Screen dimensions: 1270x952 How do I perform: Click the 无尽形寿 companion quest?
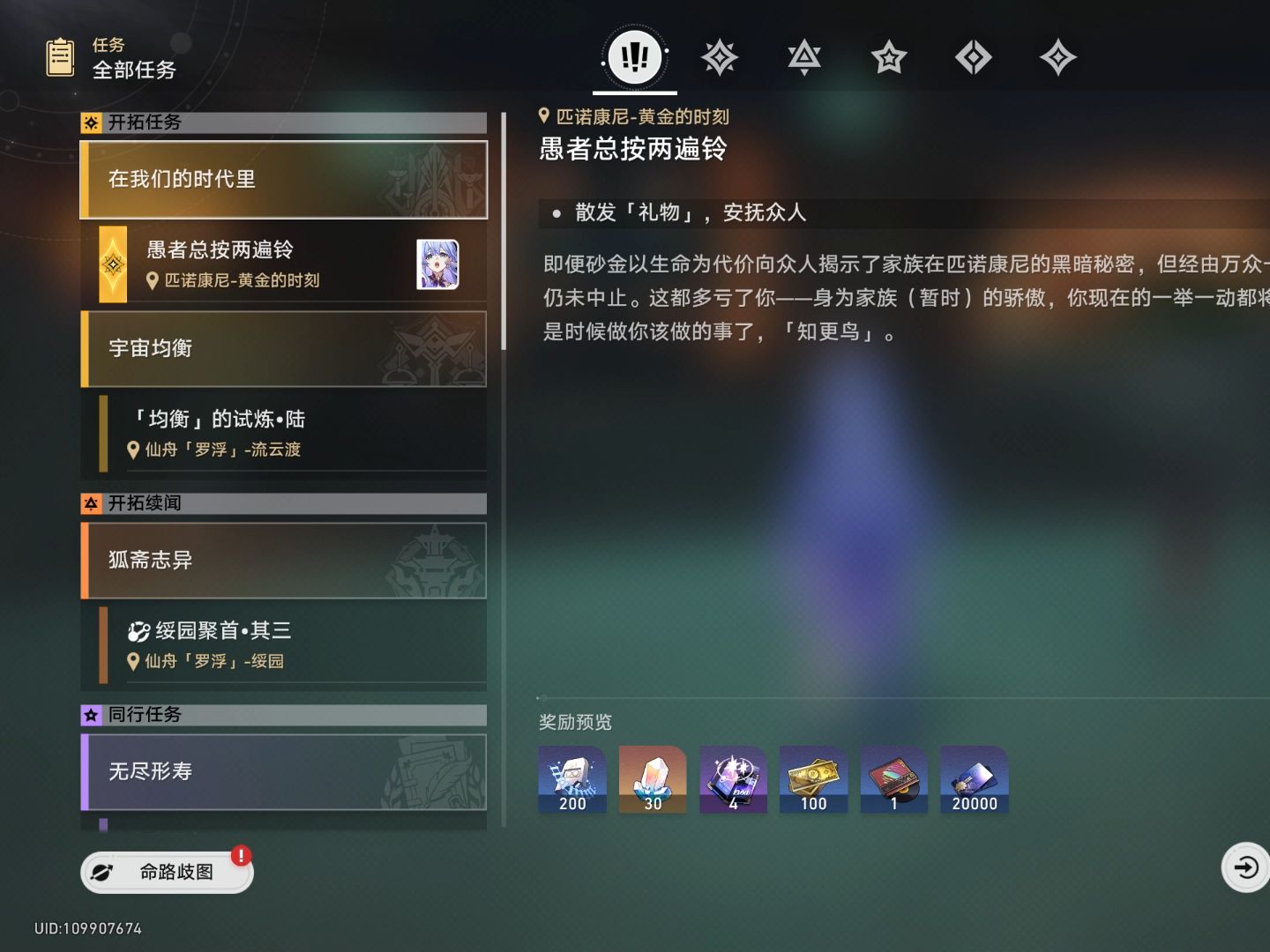(x=283, y=771)
